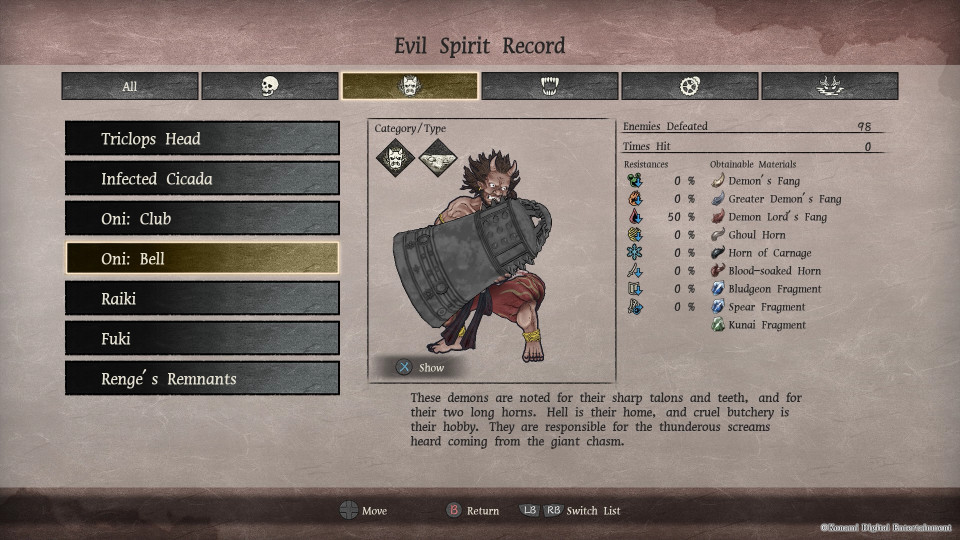
Task: Switch to the All tab
Action: 130,86
